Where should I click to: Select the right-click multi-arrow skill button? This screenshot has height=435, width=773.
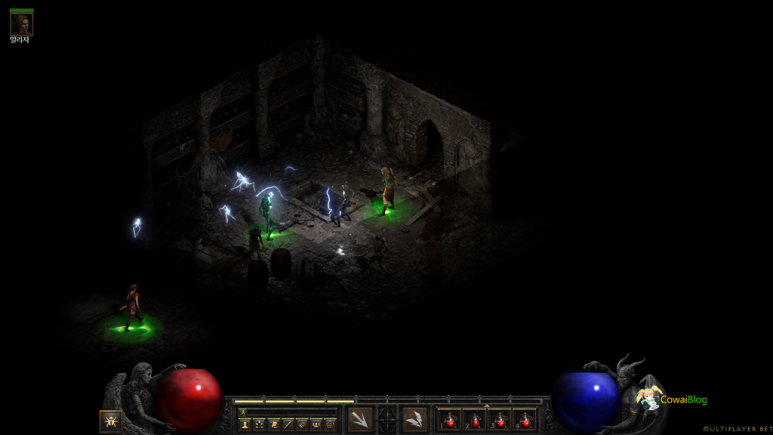[x=414, y=420]
